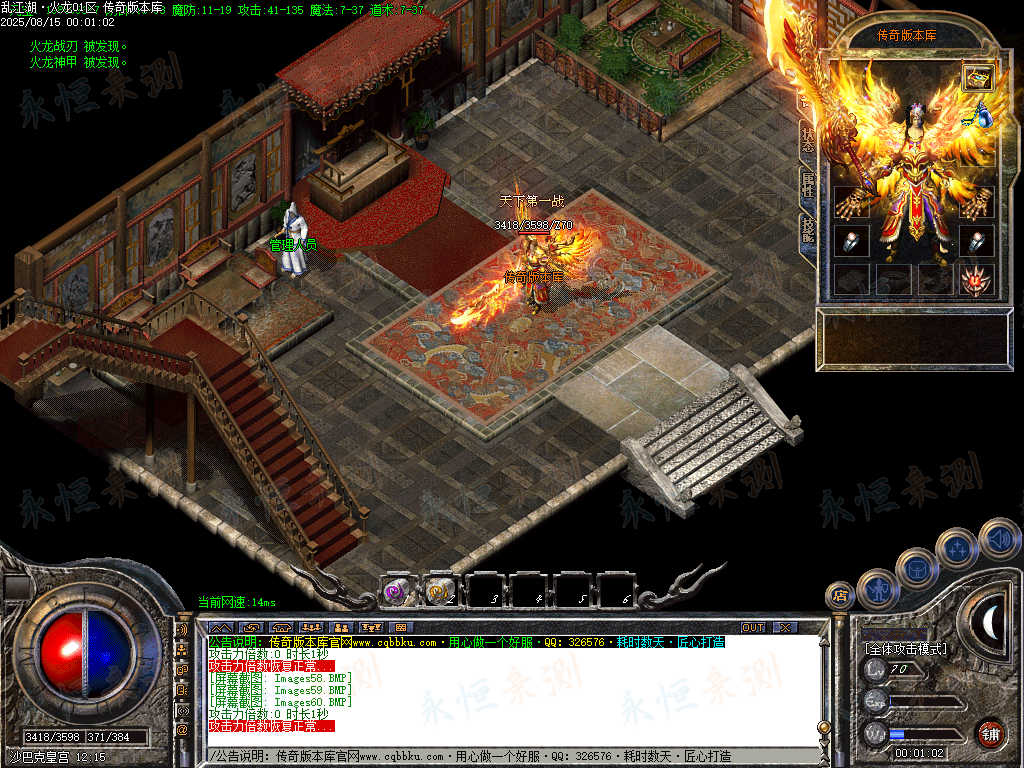Image resolution: width=1024 pixels, height=768 pixels.
Task: Click the OUT button above chat
Action: pyautogui.click(x=752, y=627)
